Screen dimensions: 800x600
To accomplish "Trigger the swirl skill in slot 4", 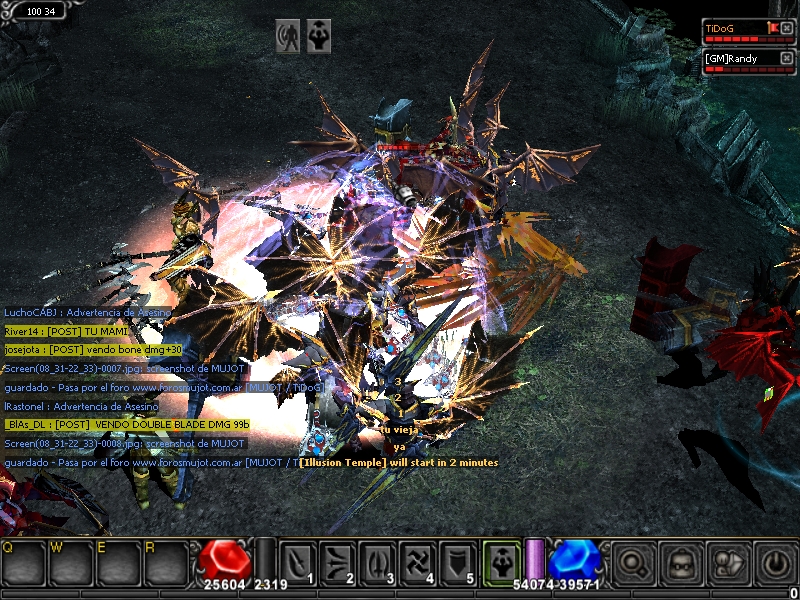I will pos(420,562).
